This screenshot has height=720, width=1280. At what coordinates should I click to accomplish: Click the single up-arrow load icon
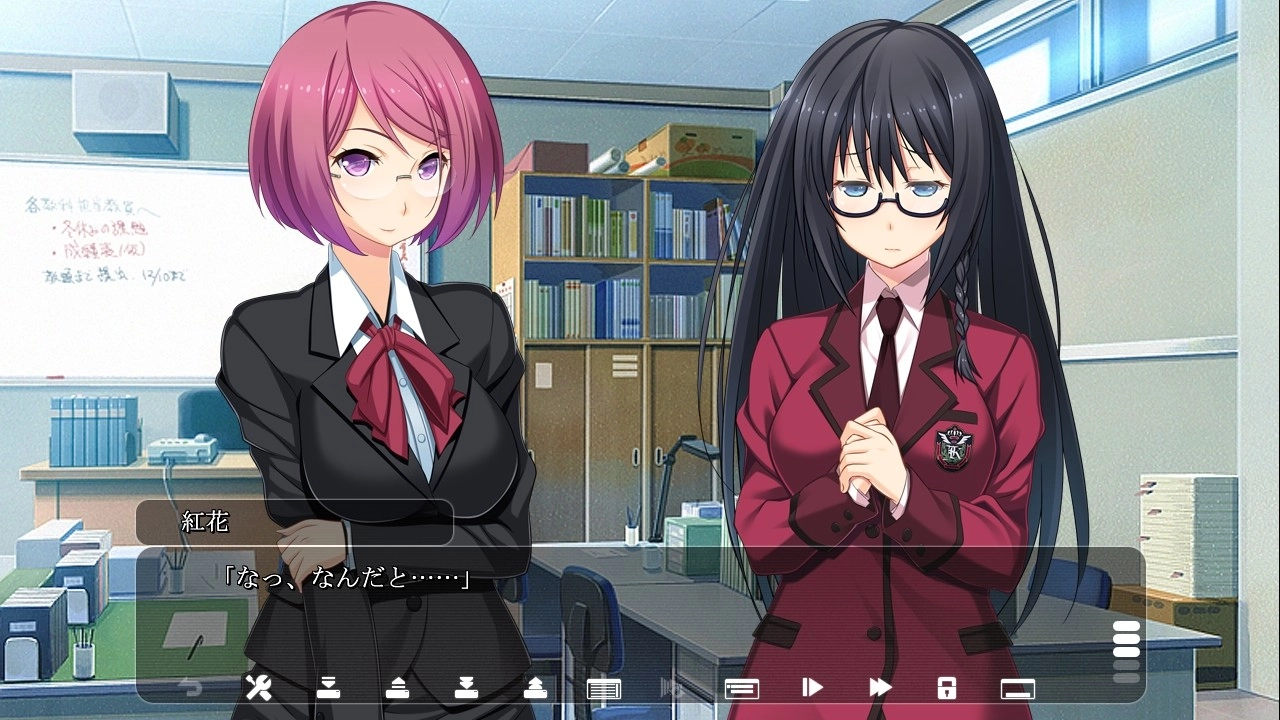(x=397, y=687)
